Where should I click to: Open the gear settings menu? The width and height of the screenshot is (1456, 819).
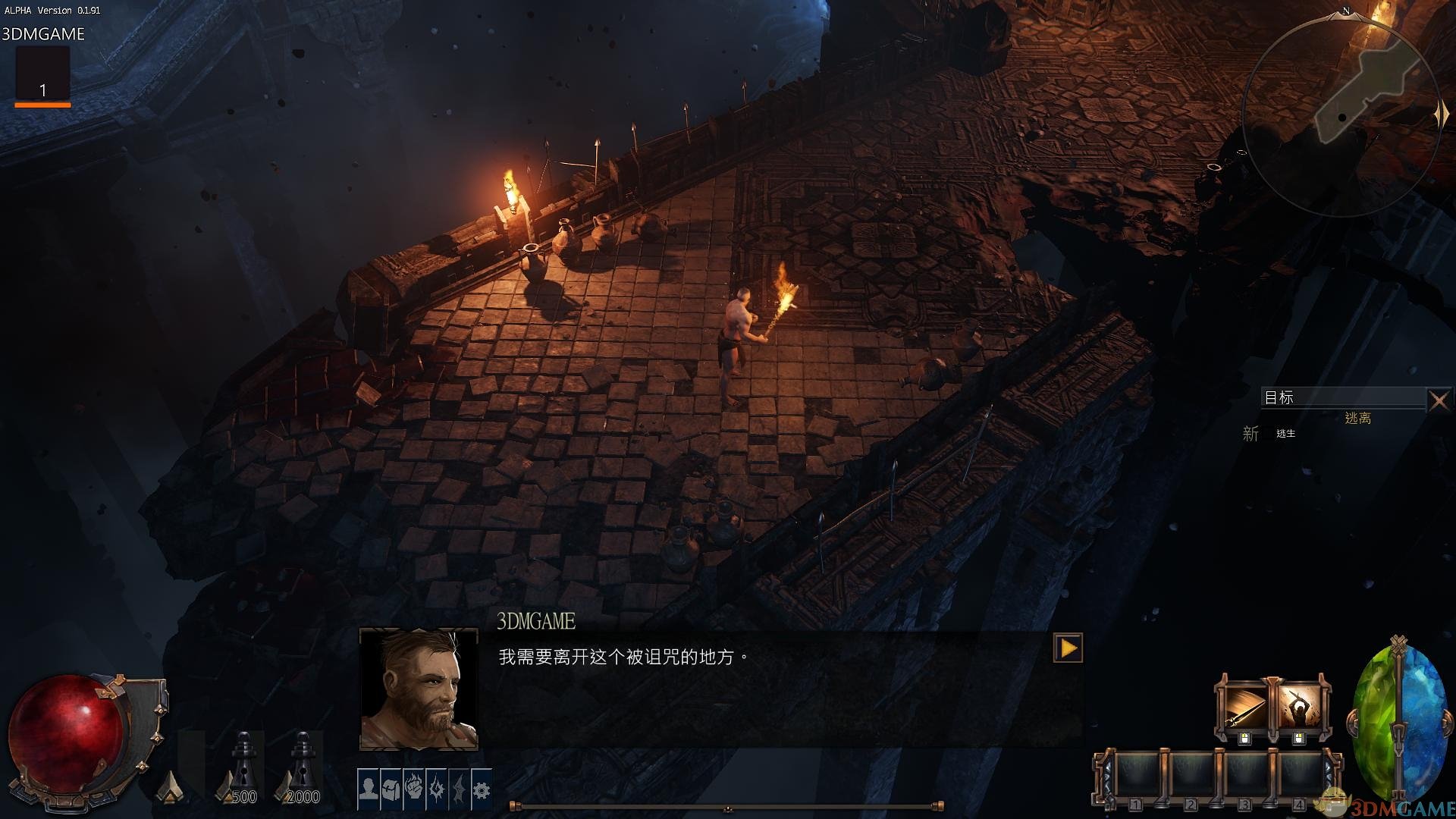tap(482, 789)
